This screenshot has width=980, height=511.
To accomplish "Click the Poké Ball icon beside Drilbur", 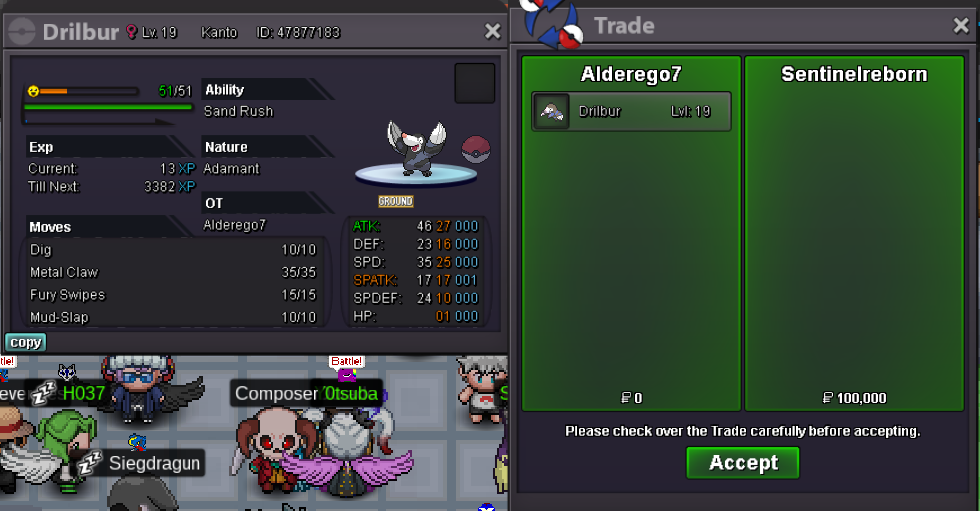I will coord(475,150).
